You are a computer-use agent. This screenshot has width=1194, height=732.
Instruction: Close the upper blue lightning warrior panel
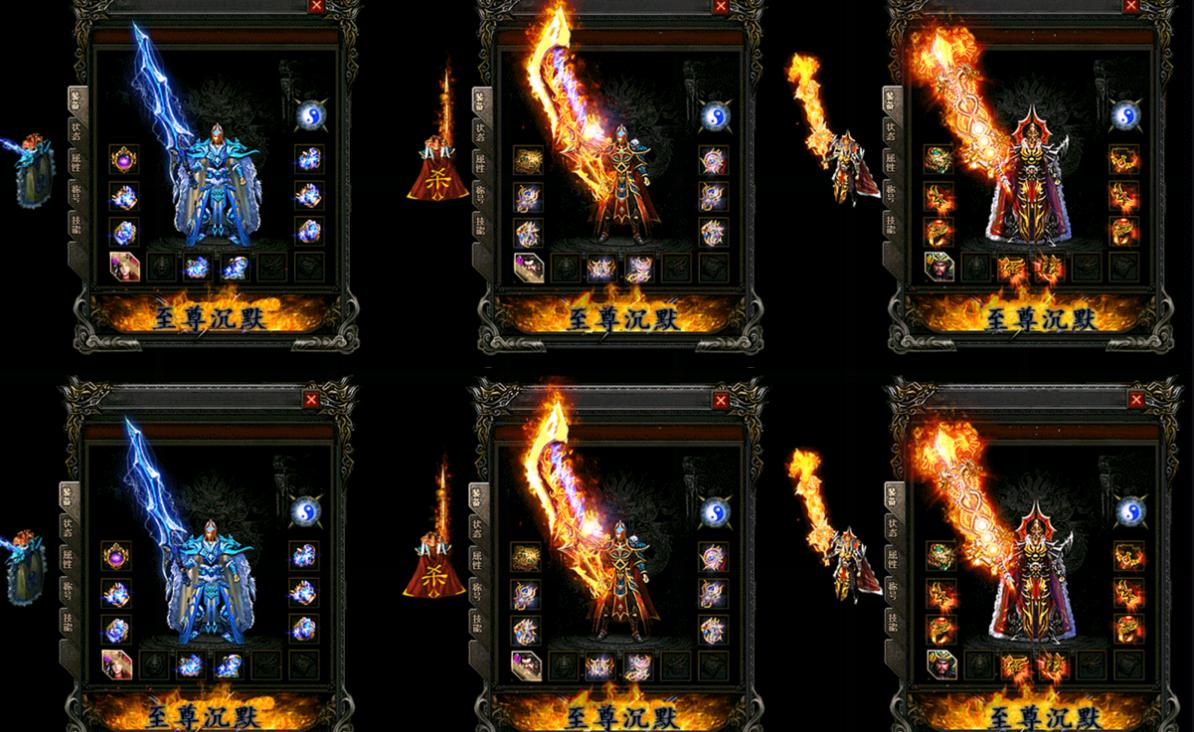[316, 6]
